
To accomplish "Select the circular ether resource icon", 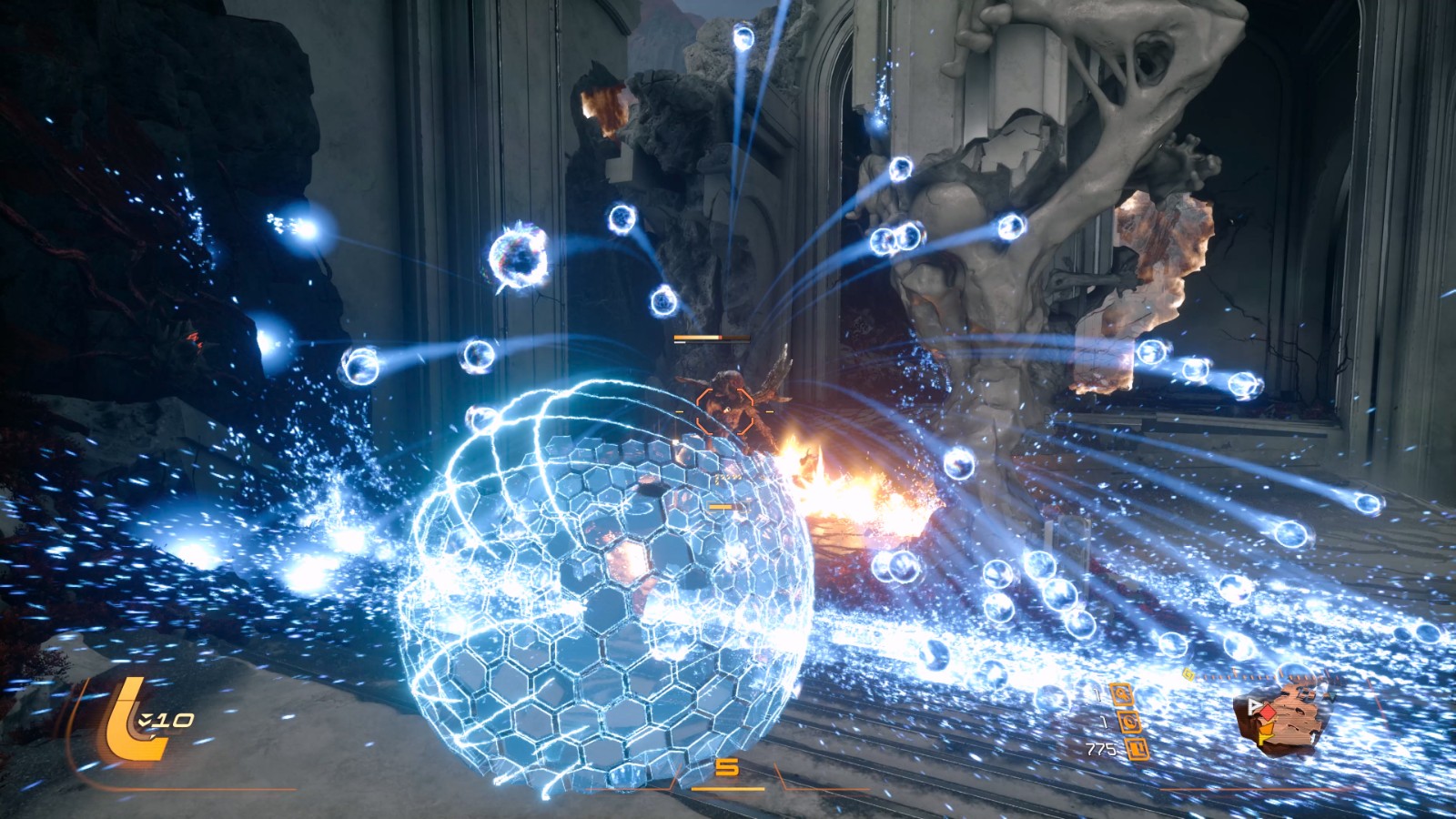I will pyautogui.click(x=1131, y=723).
